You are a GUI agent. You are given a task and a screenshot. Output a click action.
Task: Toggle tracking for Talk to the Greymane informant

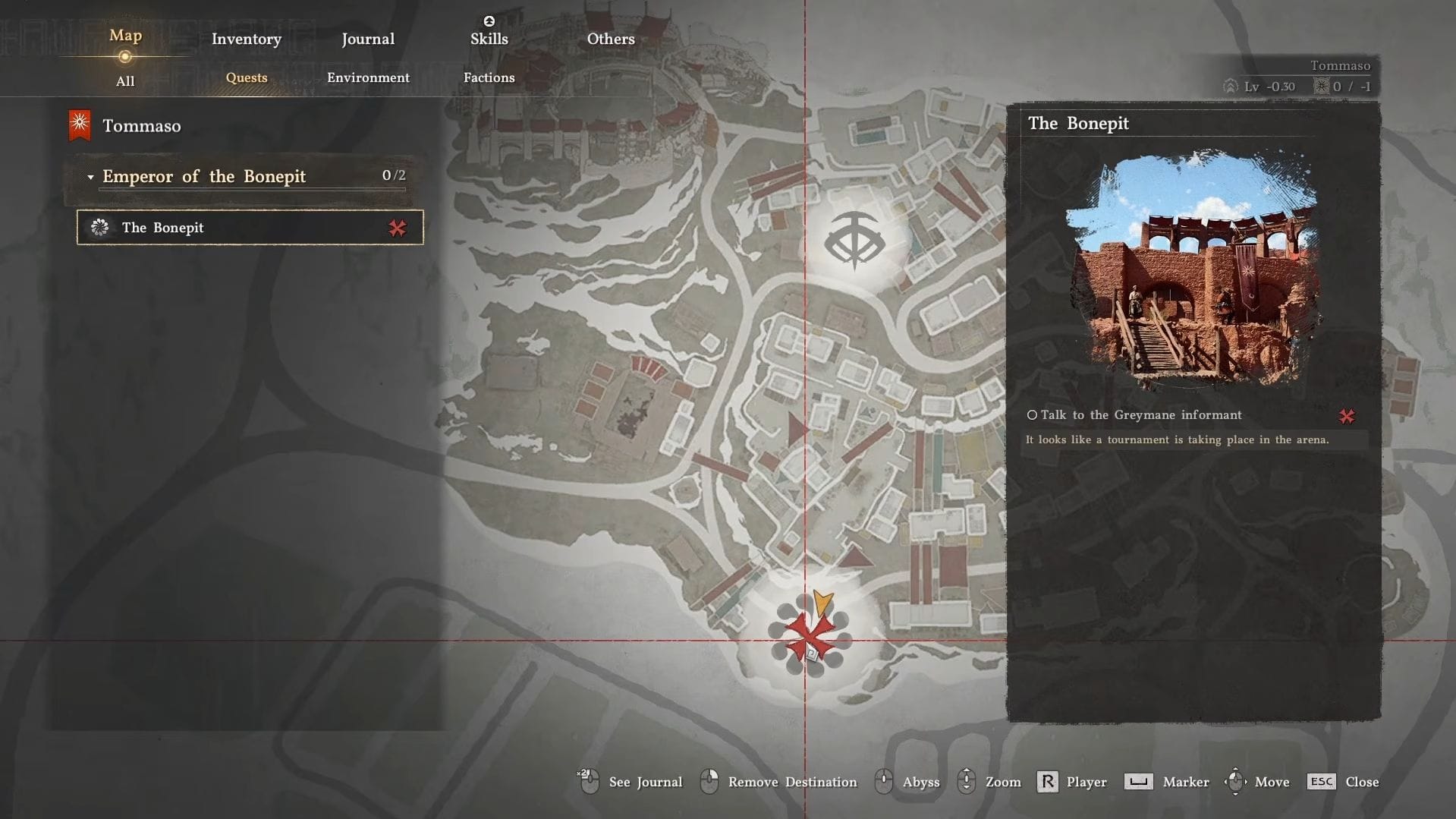(x=1347, y=415)
